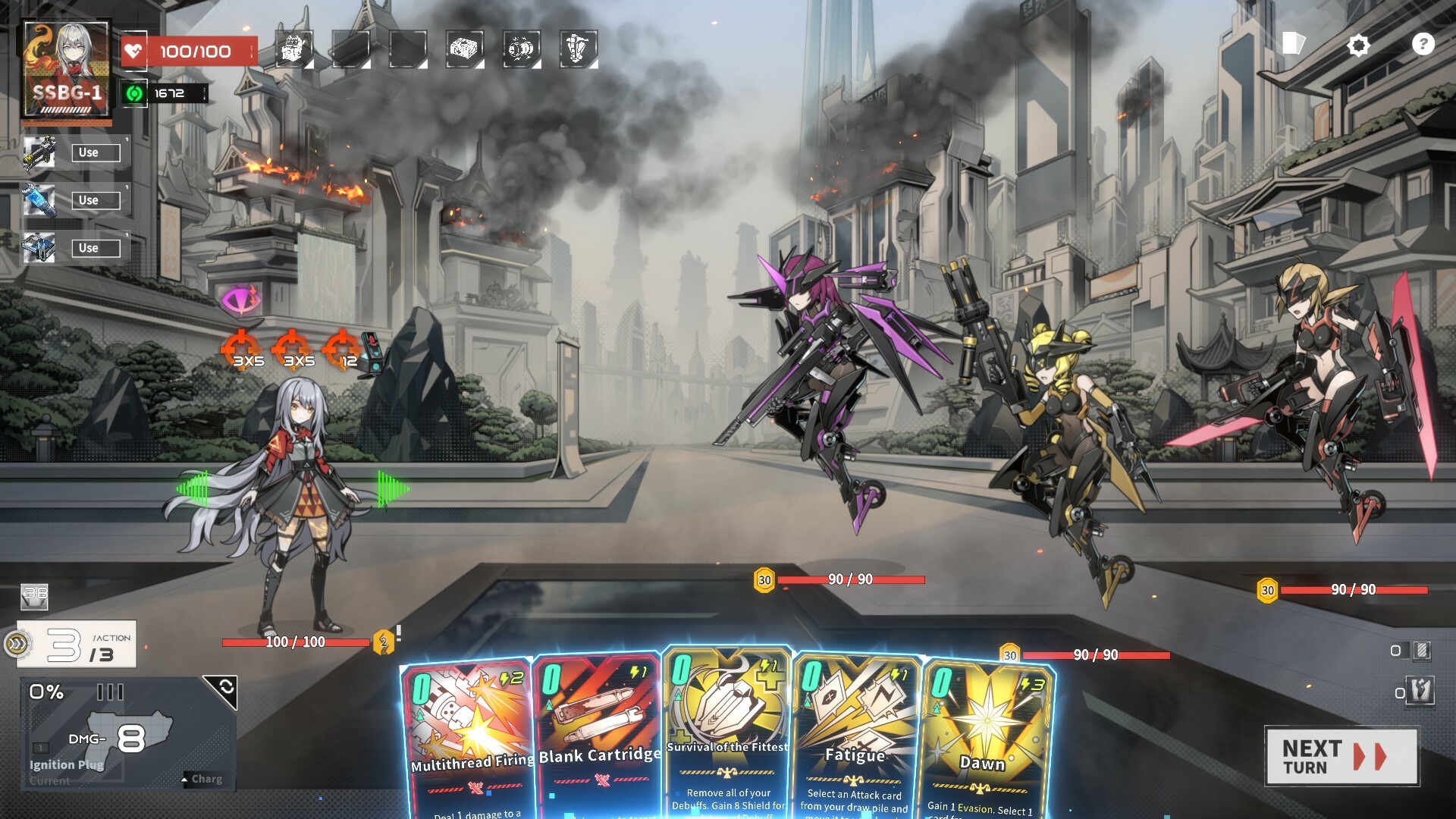Use the blue ammo box item
The height and width of the screenshot is (819, 1456).
pos(96,248)
